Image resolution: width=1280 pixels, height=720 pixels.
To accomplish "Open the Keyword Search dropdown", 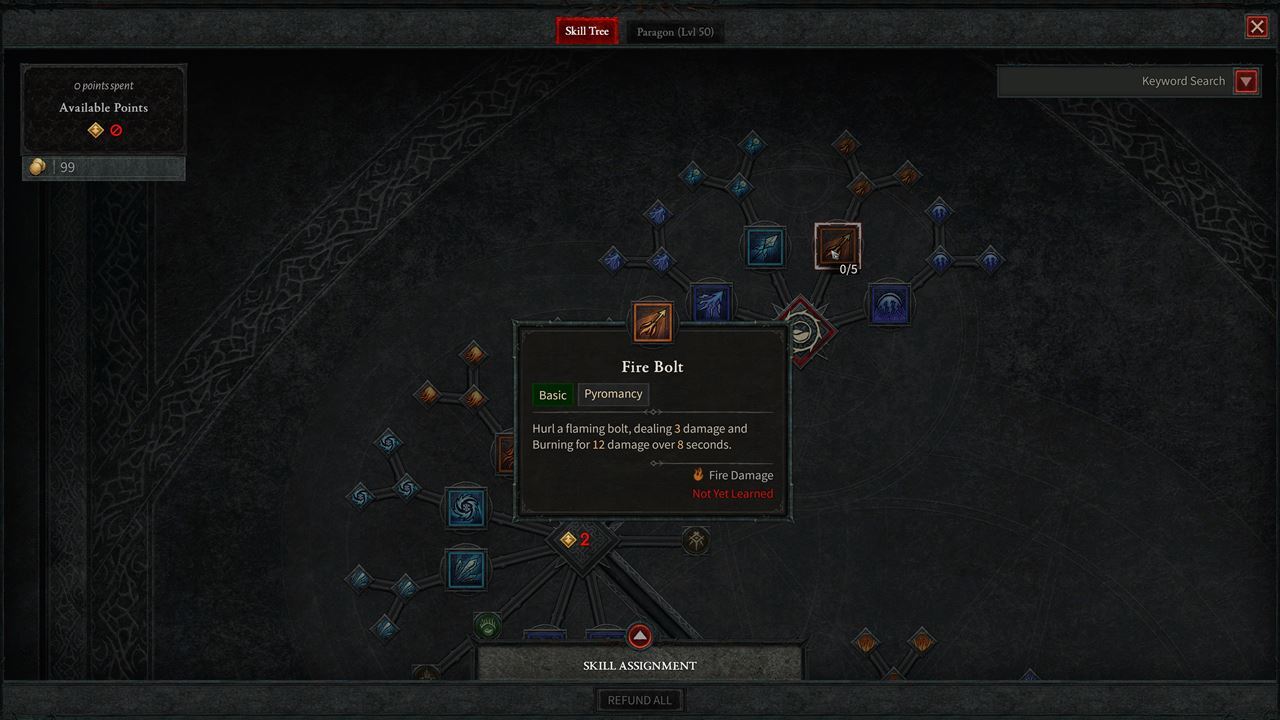I will click(x=1245, y=81).
